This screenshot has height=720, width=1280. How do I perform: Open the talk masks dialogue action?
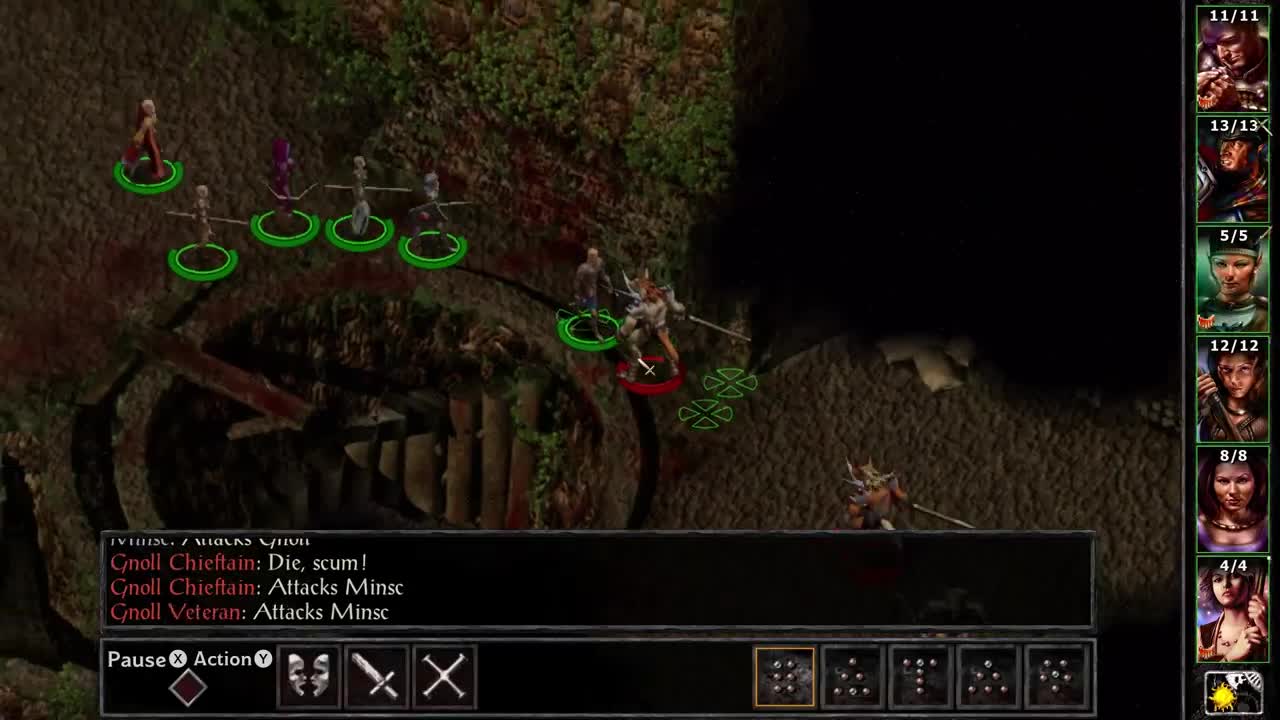pos(309,677)
